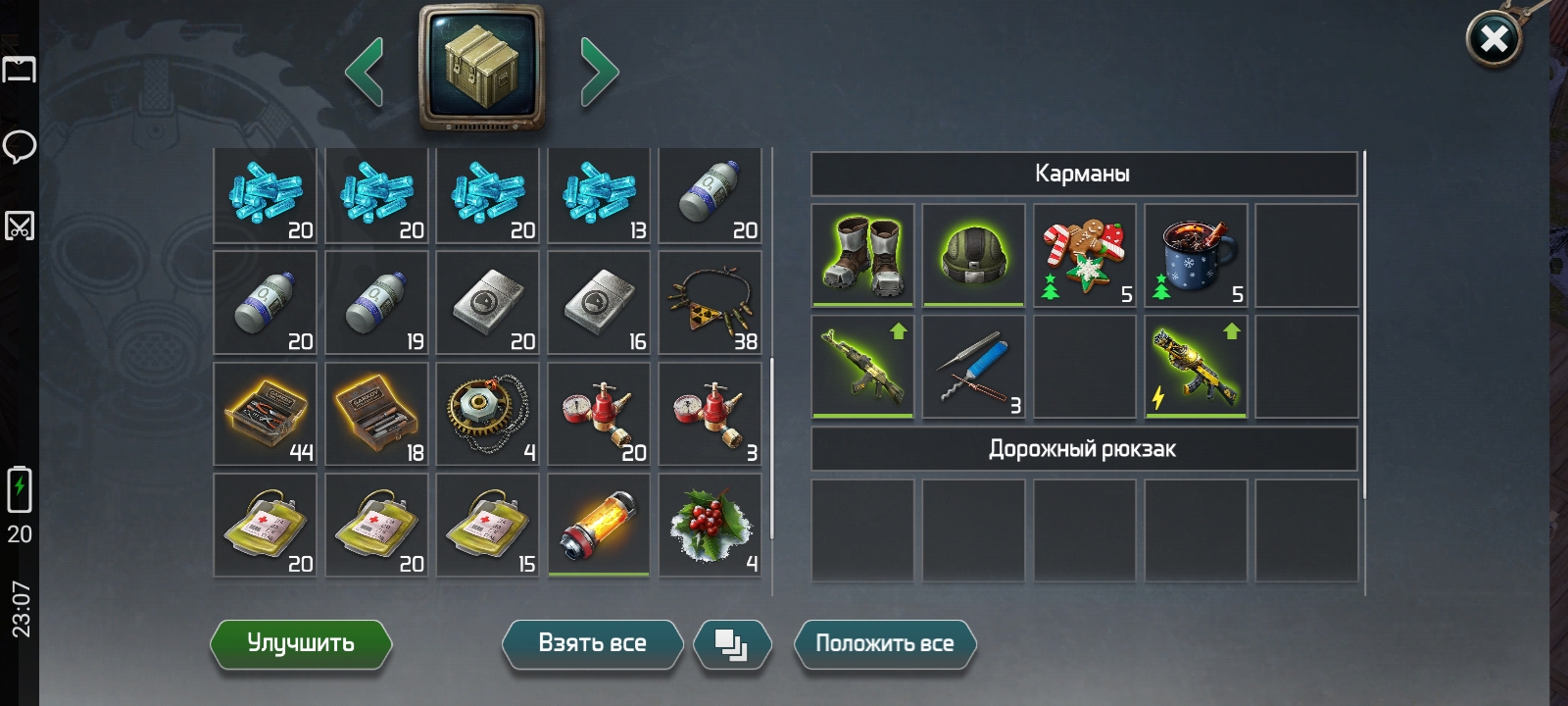Select the mulled wine mug slot
Viewport: 1568px width, 706px height.
pyautogui.click(x=1196, y=255)
